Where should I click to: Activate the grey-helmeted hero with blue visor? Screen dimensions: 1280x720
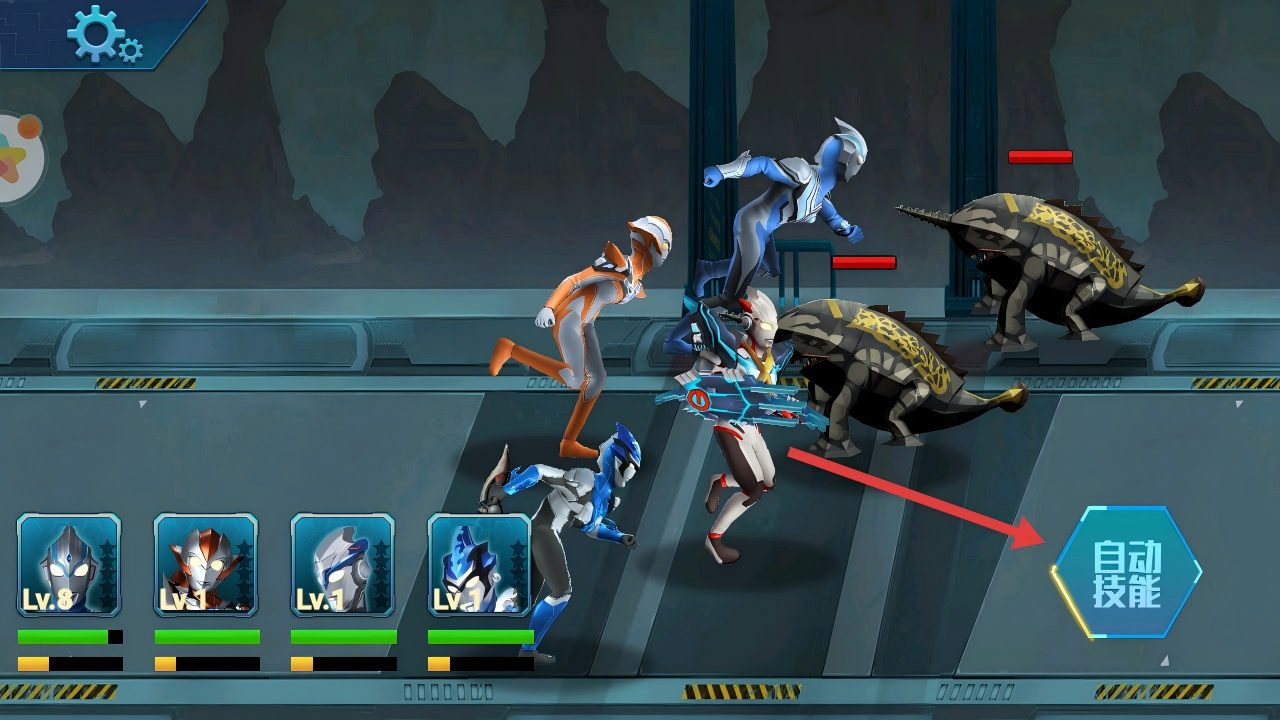tap(343, 565)
